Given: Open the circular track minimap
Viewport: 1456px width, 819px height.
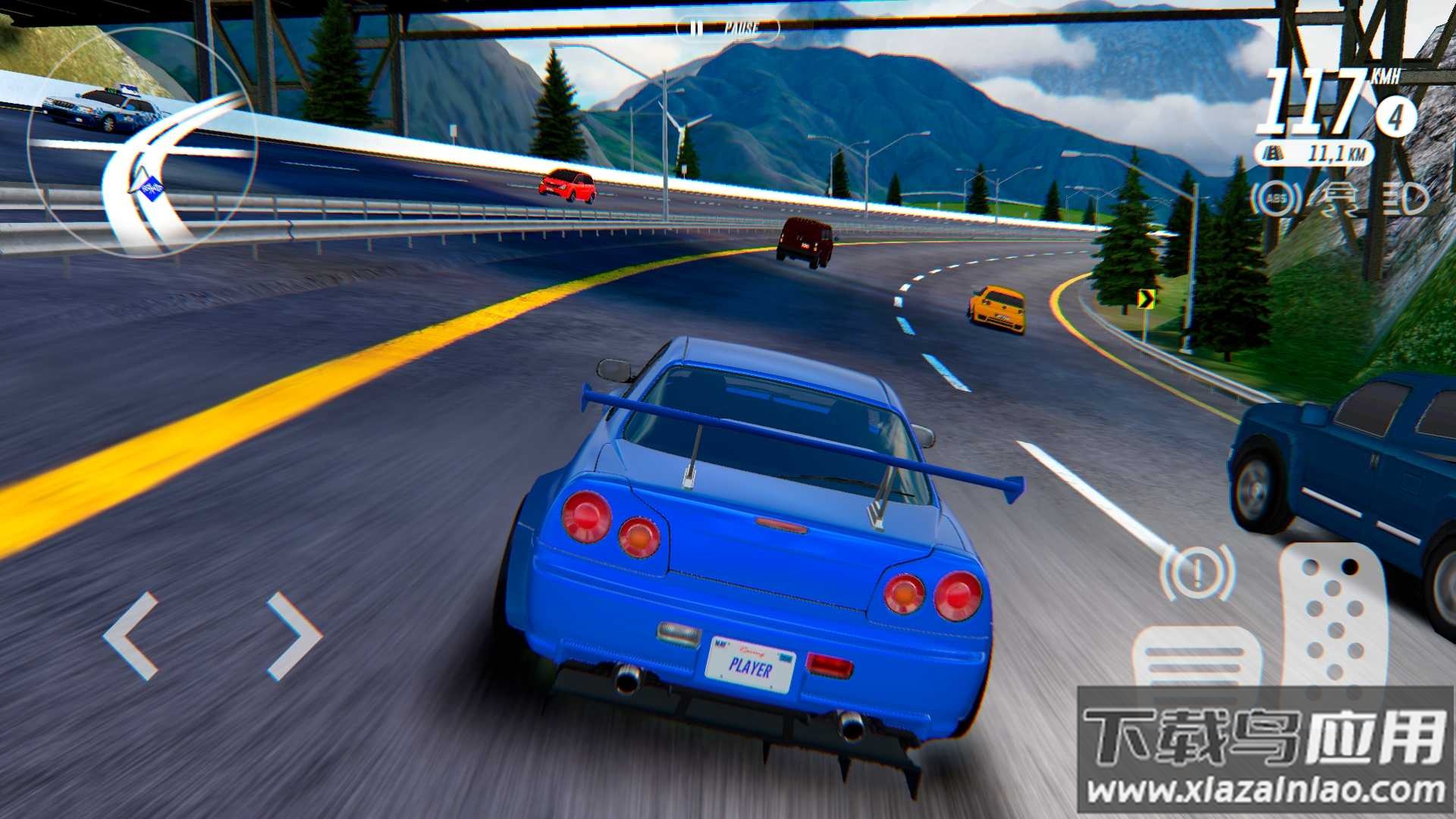Looking at the screenshot, I should 142,144.
